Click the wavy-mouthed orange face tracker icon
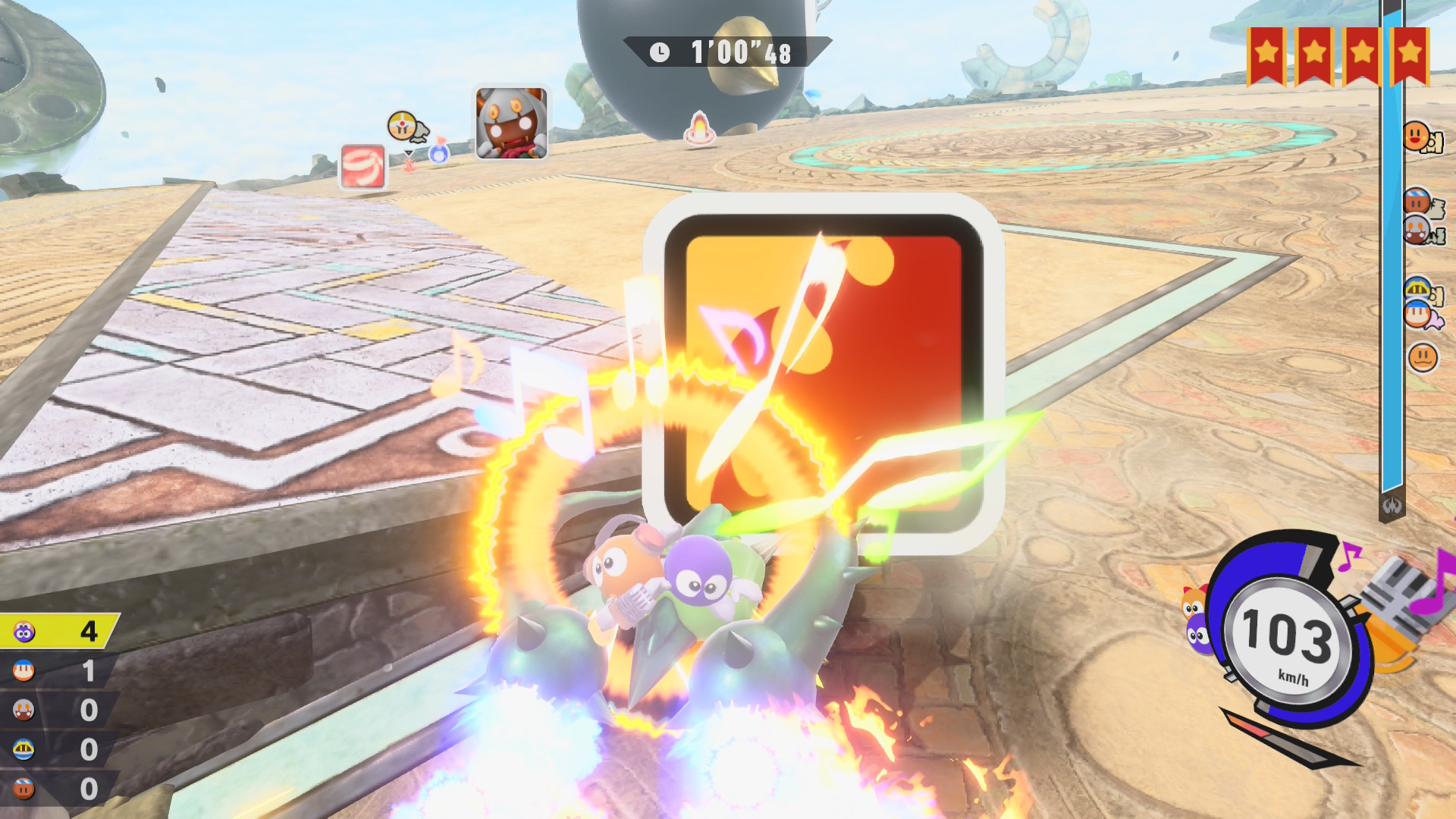Image resolution: width=1456 pixels, height=819 pixels. (1423, 356)
